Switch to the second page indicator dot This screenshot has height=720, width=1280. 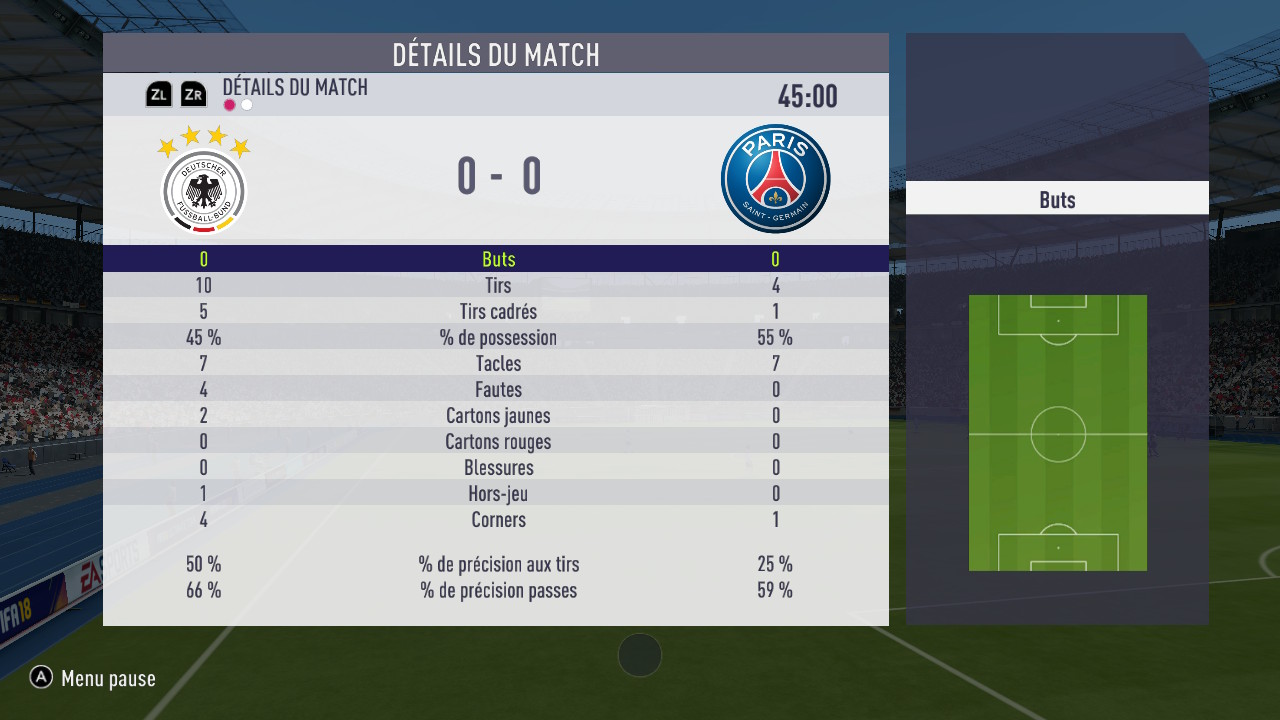[247, 105]
